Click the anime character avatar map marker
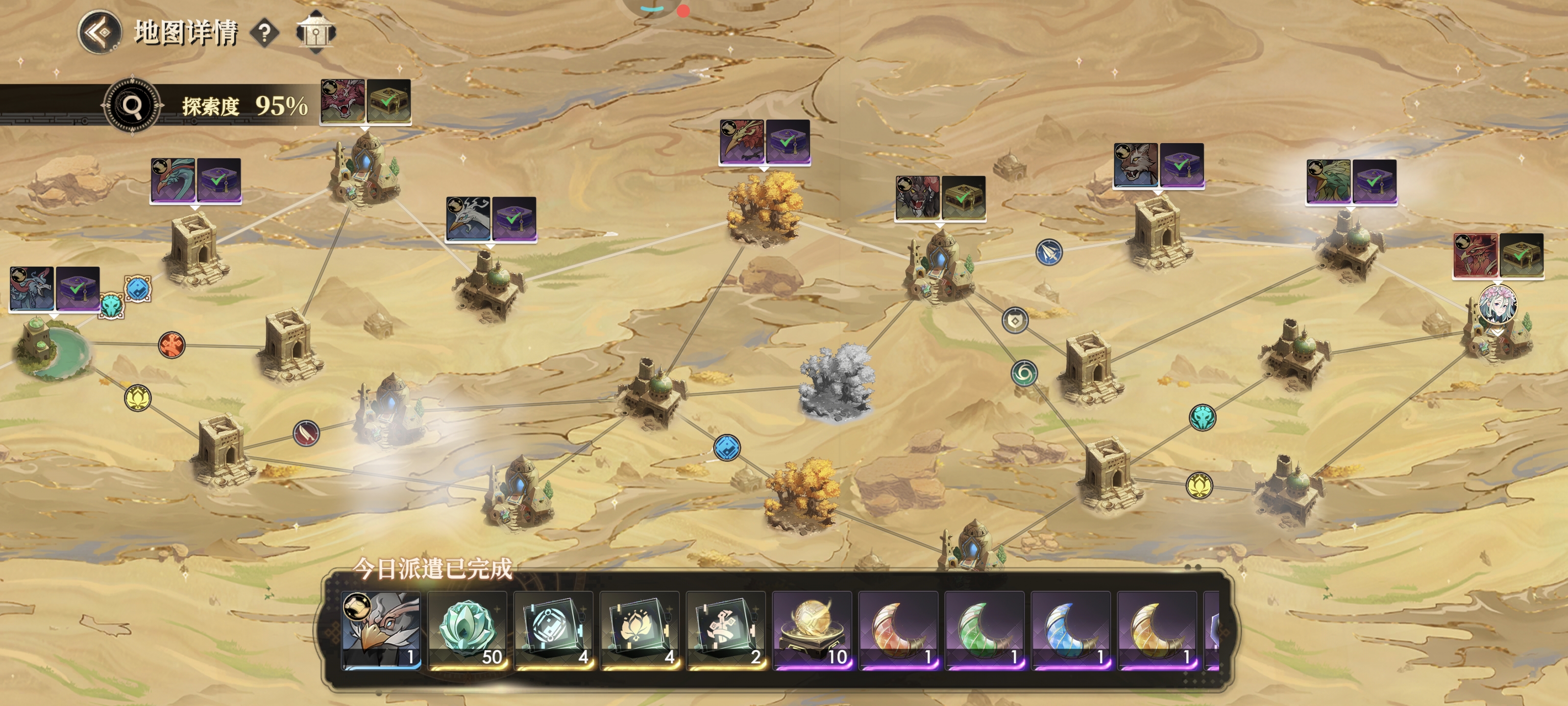Screen dimensions: 1568x706 pyautogui.click(x=1497, y=304)
